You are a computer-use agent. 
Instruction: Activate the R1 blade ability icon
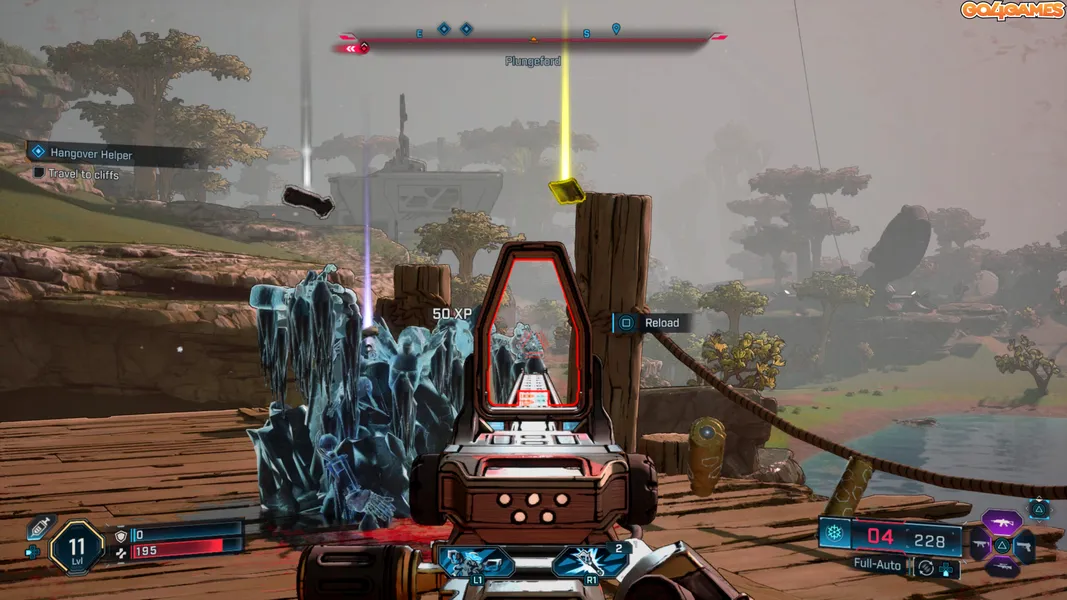[590, 562]
